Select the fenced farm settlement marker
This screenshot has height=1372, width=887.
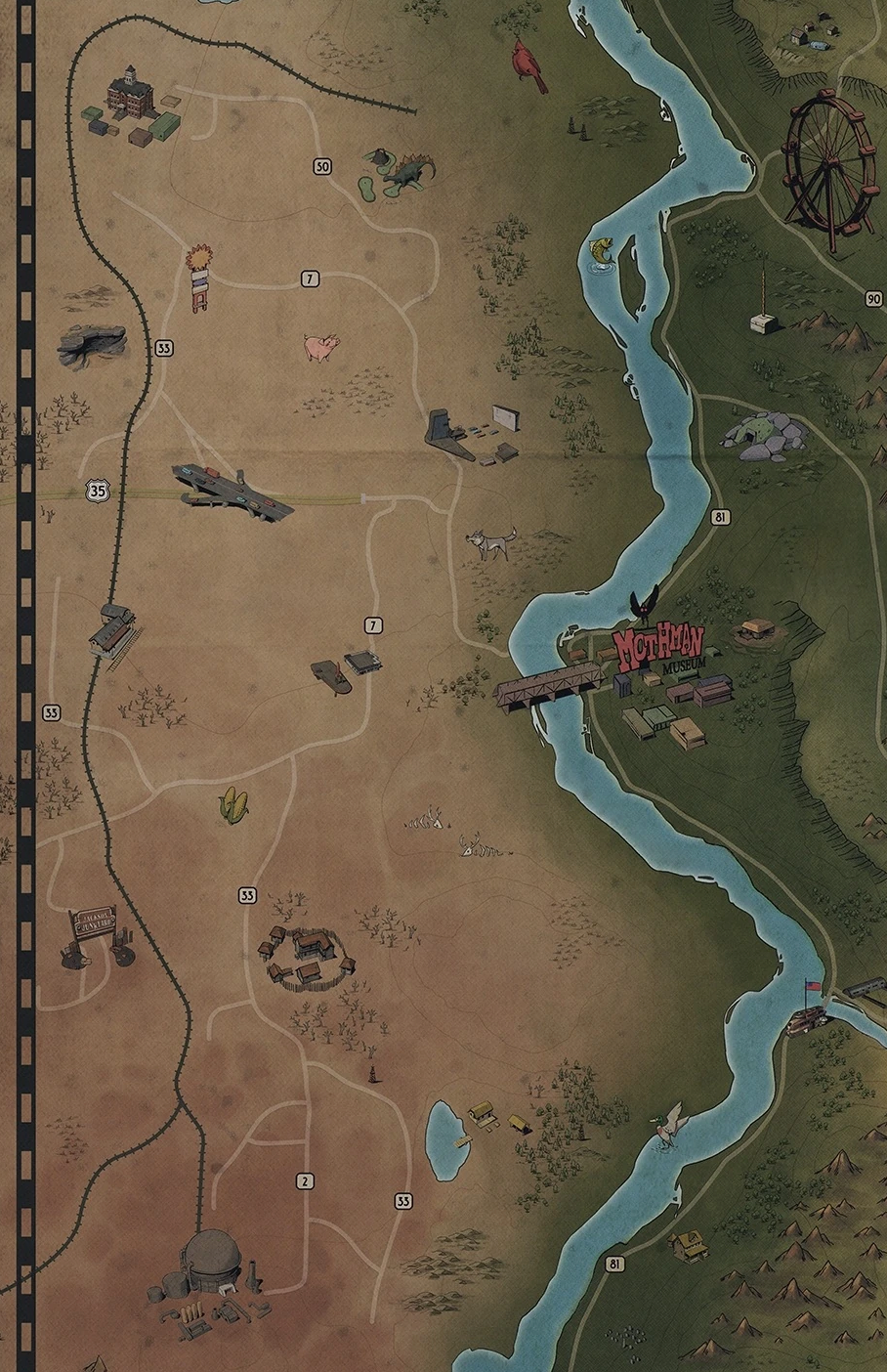click(x=306, y=956)
